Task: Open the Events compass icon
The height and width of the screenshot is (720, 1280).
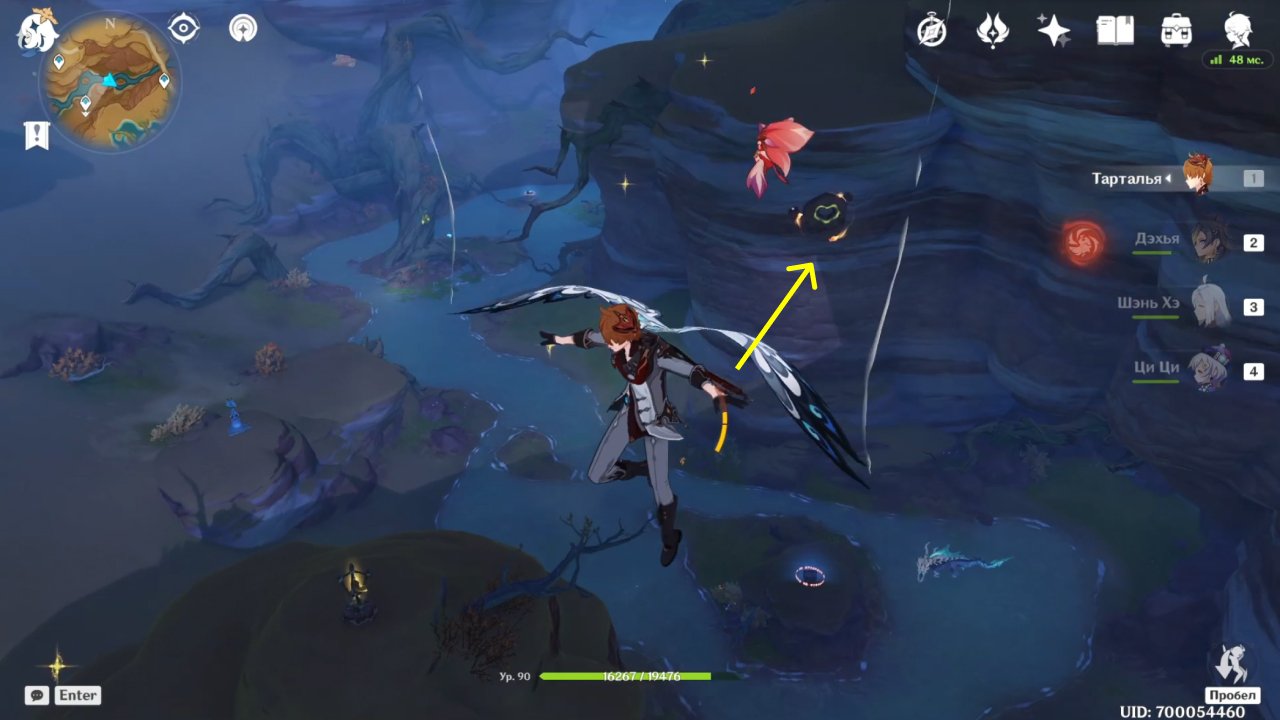Action: tap(932, 32)
